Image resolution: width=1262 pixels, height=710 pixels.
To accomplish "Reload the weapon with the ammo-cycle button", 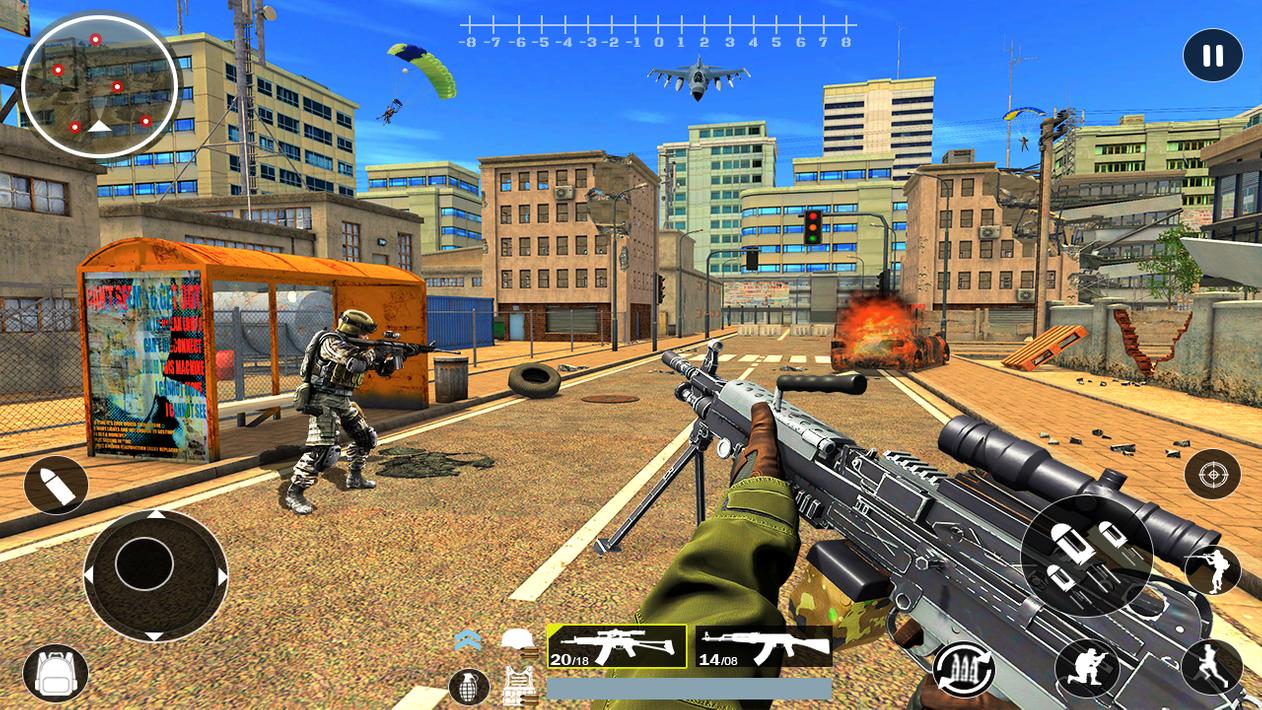I will point(963,670).
